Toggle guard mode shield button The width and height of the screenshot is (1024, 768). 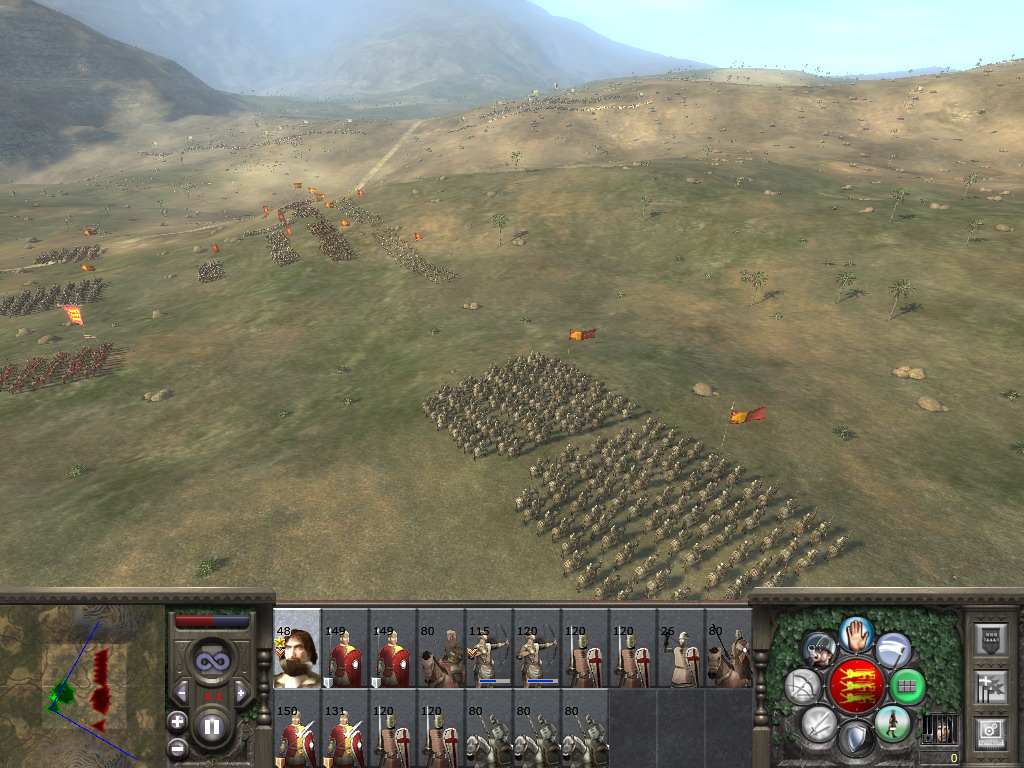[856, 740]
